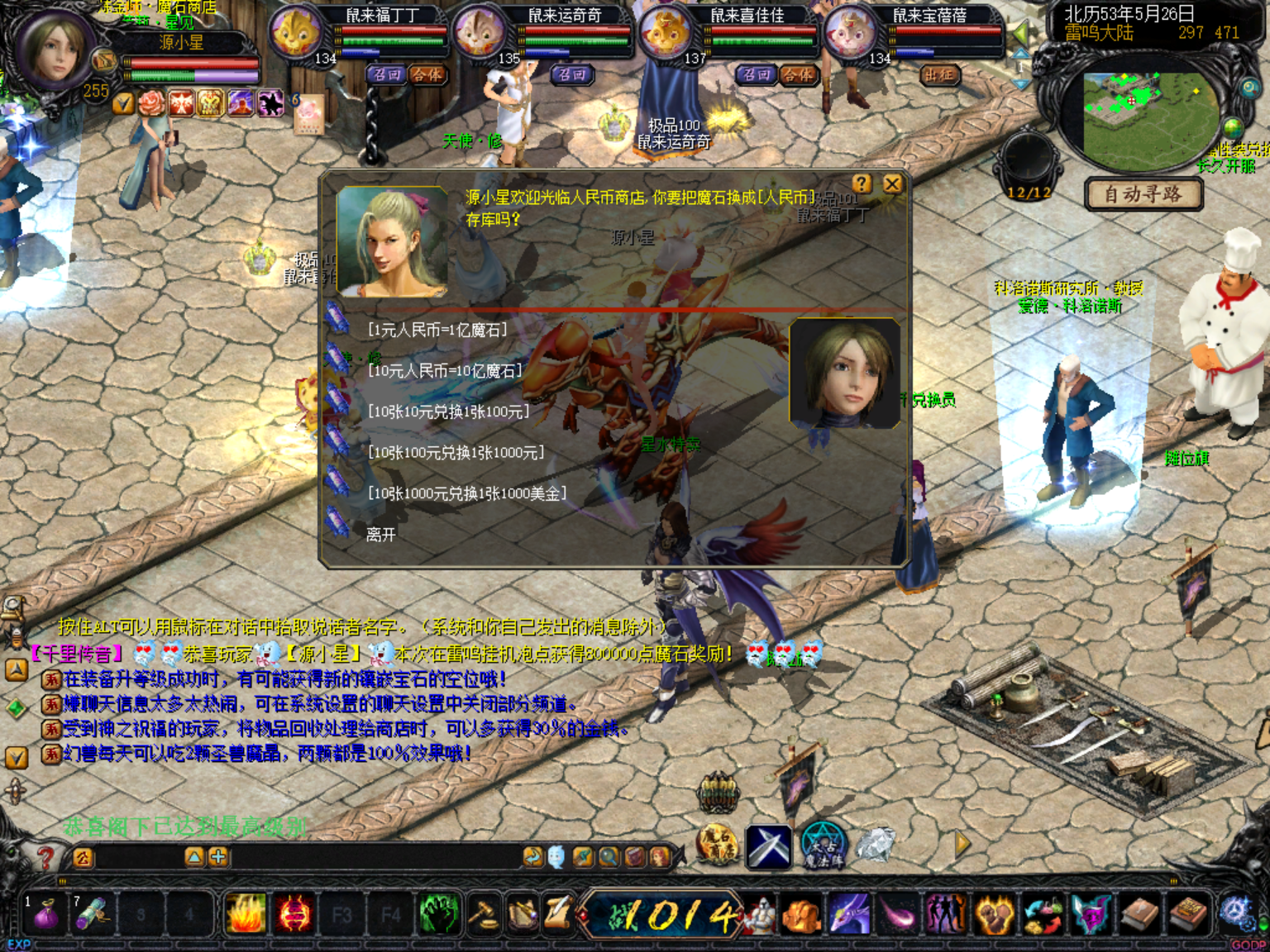Open the 魔石商店 round icon
Viewport: 1270px width, 952px height.
click(716, 845)
